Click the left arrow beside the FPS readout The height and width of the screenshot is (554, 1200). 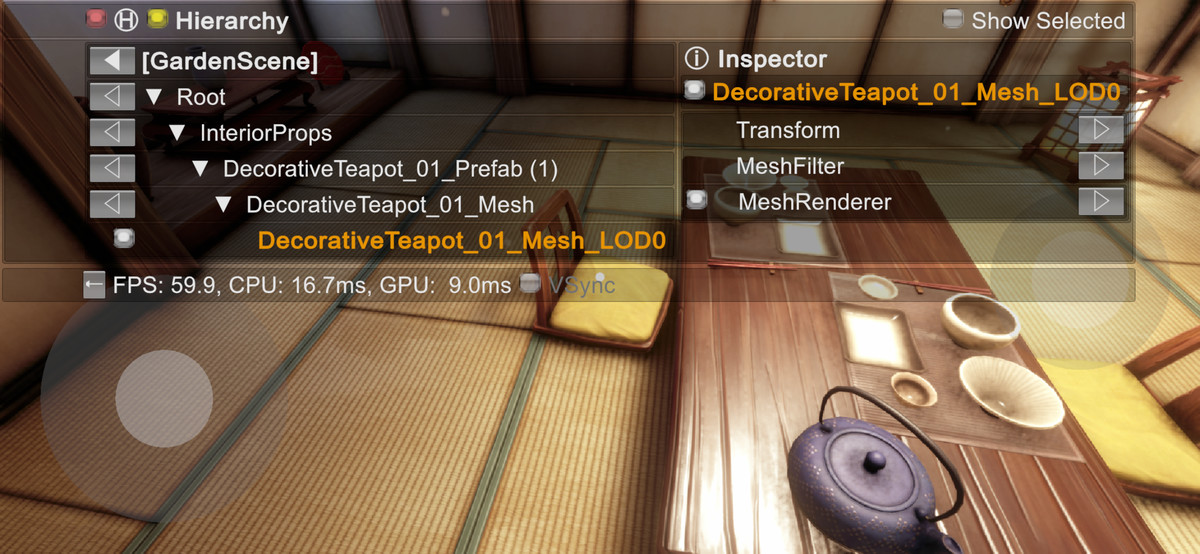click(x=94, y=286)
